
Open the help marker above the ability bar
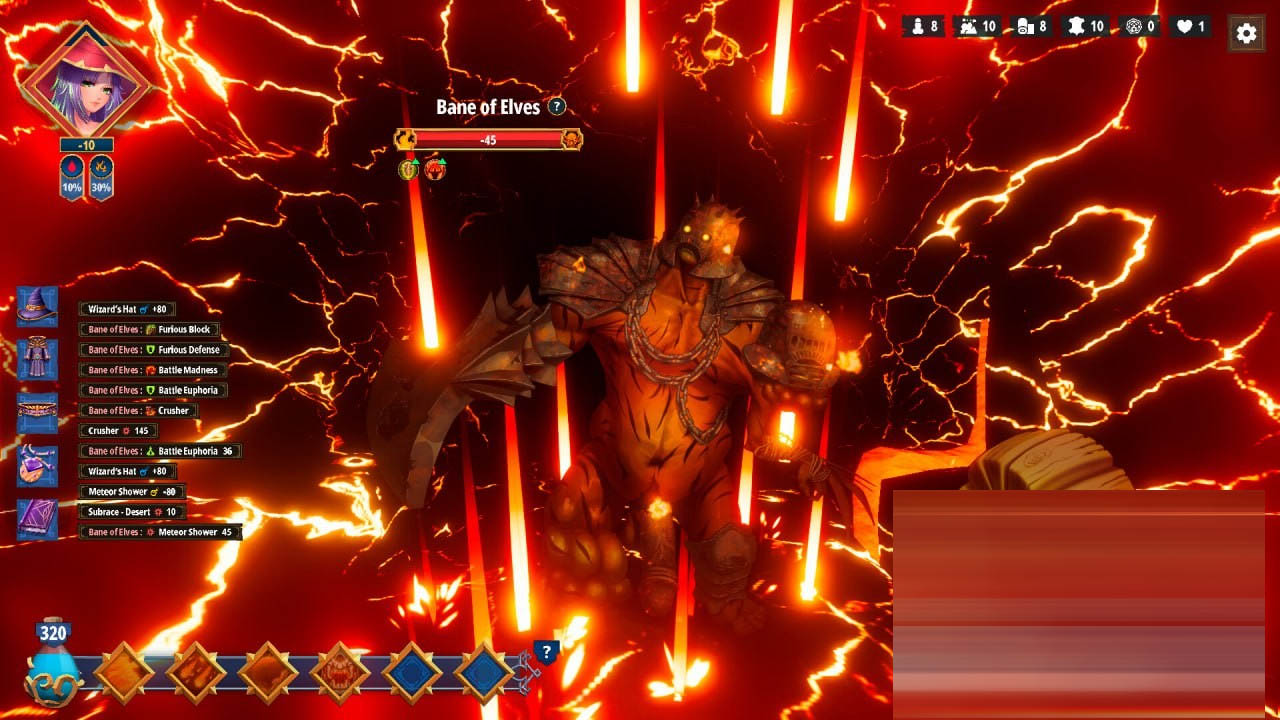click(x=546, y=653)
